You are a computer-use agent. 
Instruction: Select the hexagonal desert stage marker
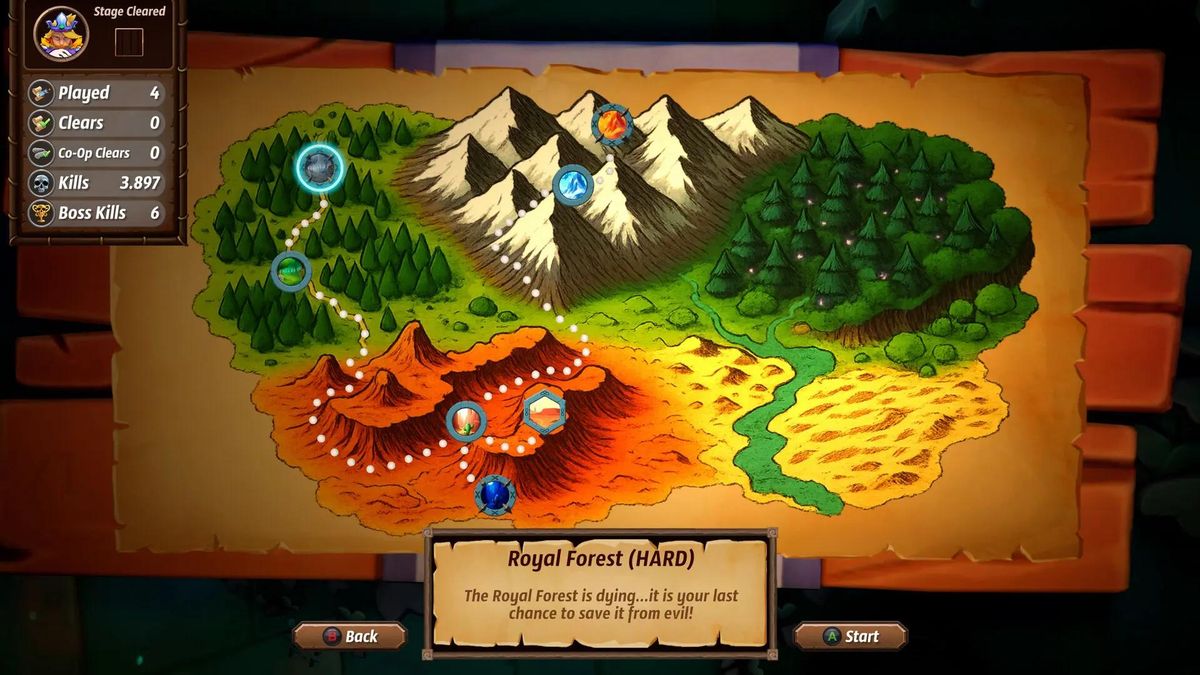coord(545,411)
